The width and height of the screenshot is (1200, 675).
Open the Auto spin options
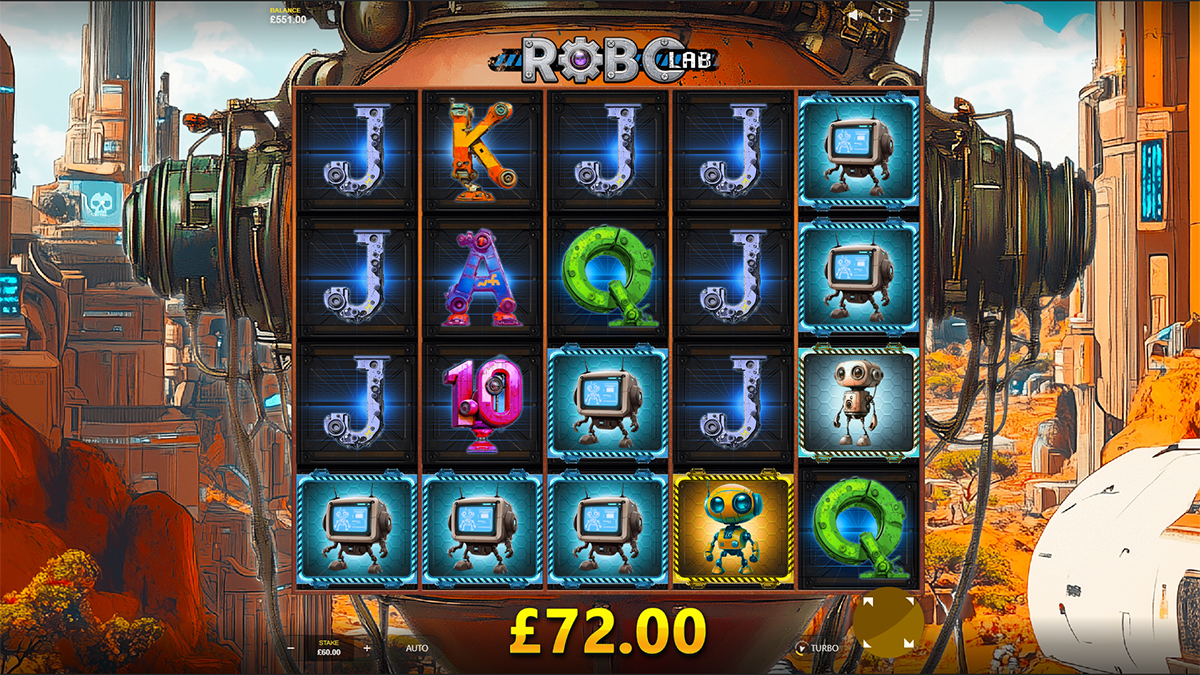(x=417, y=648)
